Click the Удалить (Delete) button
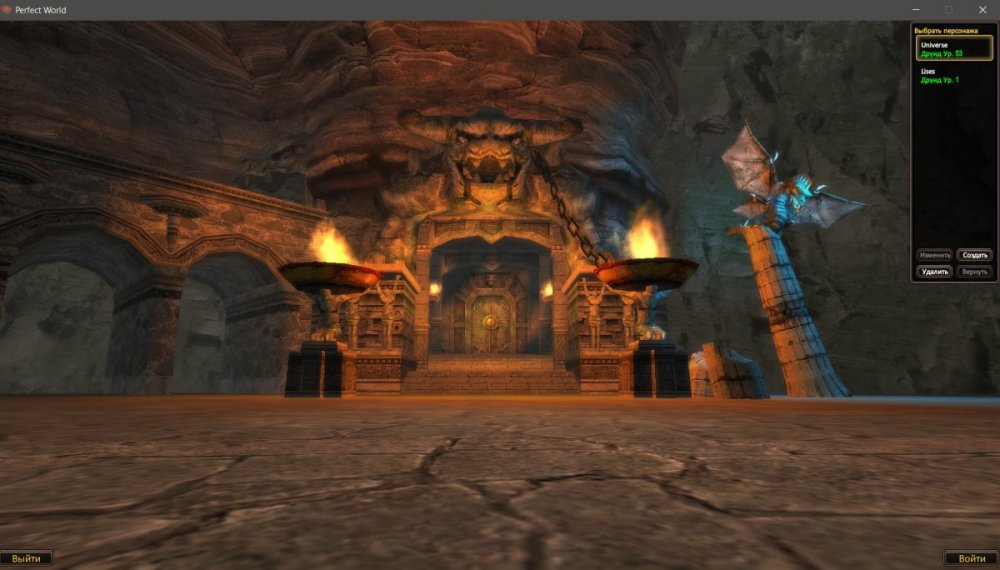The image size is (1000, 570). (935, 271)
